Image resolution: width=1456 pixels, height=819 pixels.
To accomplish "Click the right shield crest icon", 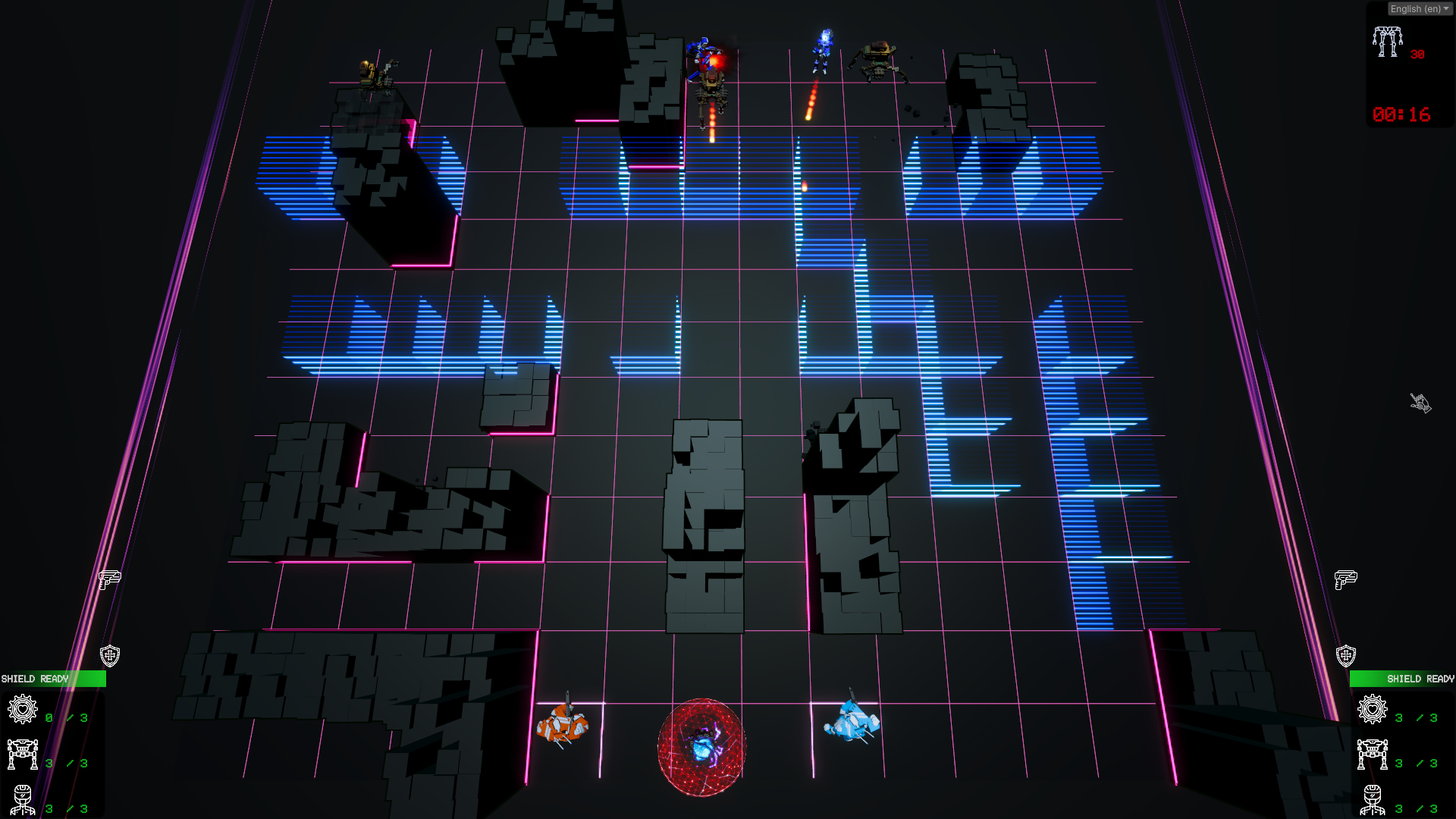I will tap(1346, 654).
